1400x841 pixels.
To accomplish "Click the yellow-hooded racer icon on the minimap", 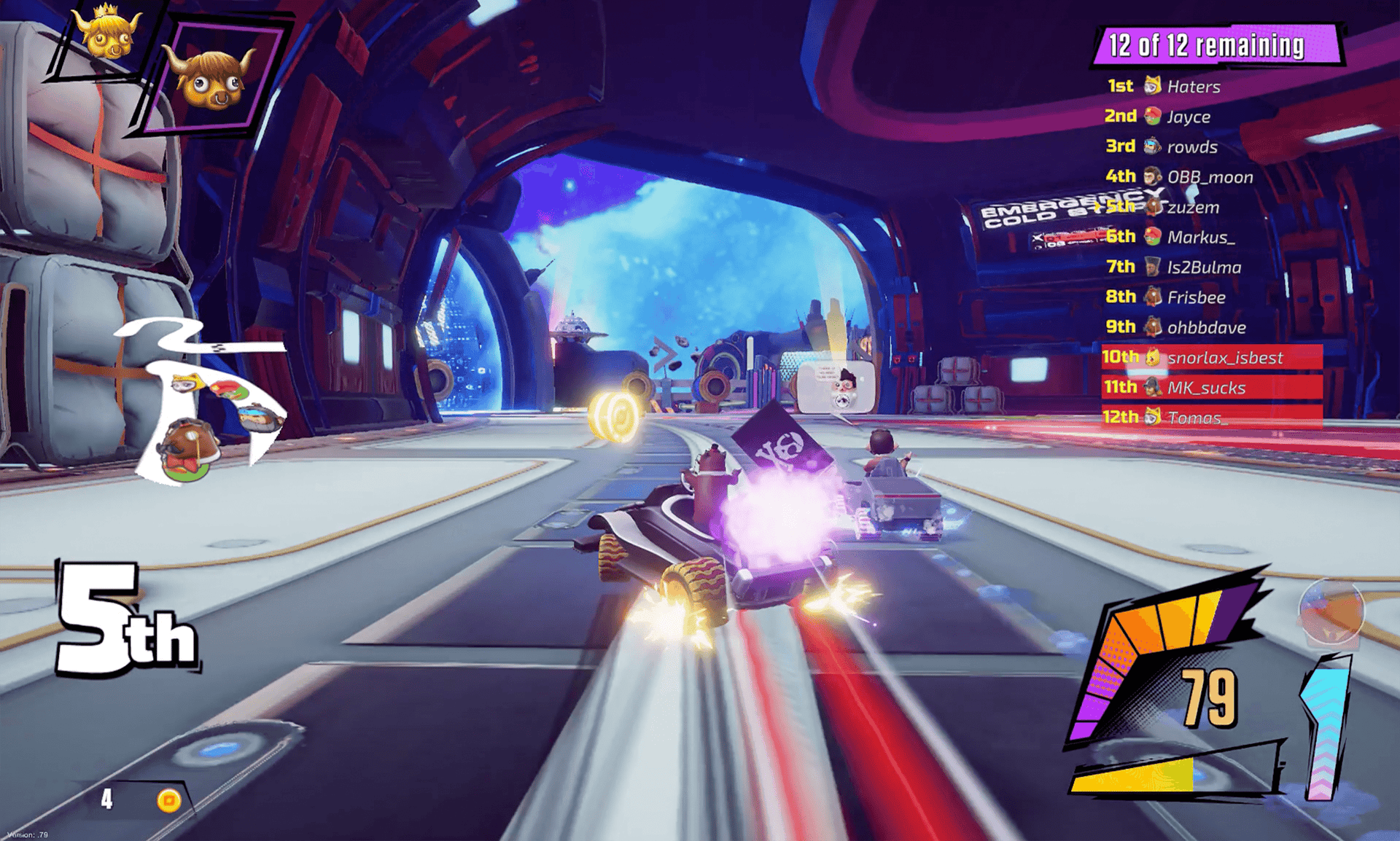I will [x=186, y=384].
